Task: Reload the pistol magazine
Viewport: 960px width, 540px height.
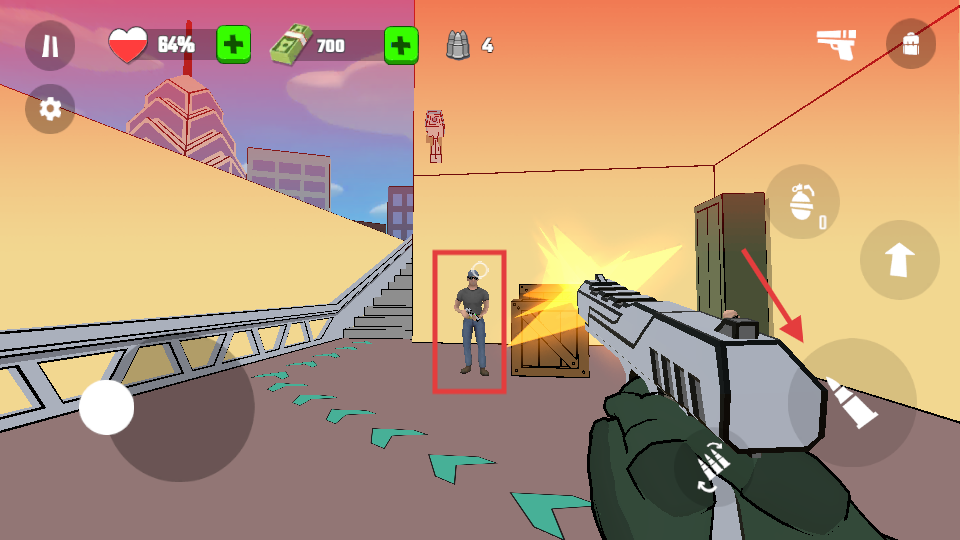Action: tap(711, 466)
